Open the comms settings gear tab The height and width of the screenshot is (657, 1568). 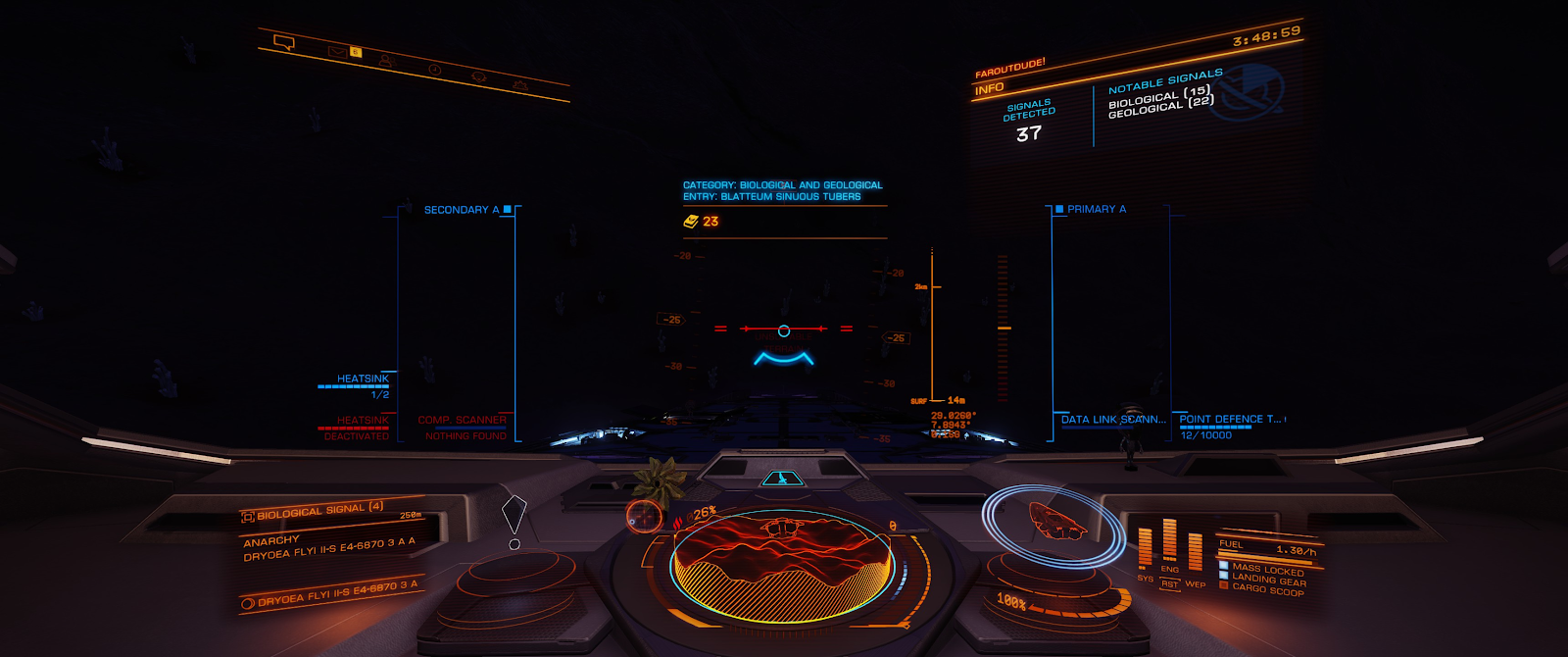click(x=519, y=85)
